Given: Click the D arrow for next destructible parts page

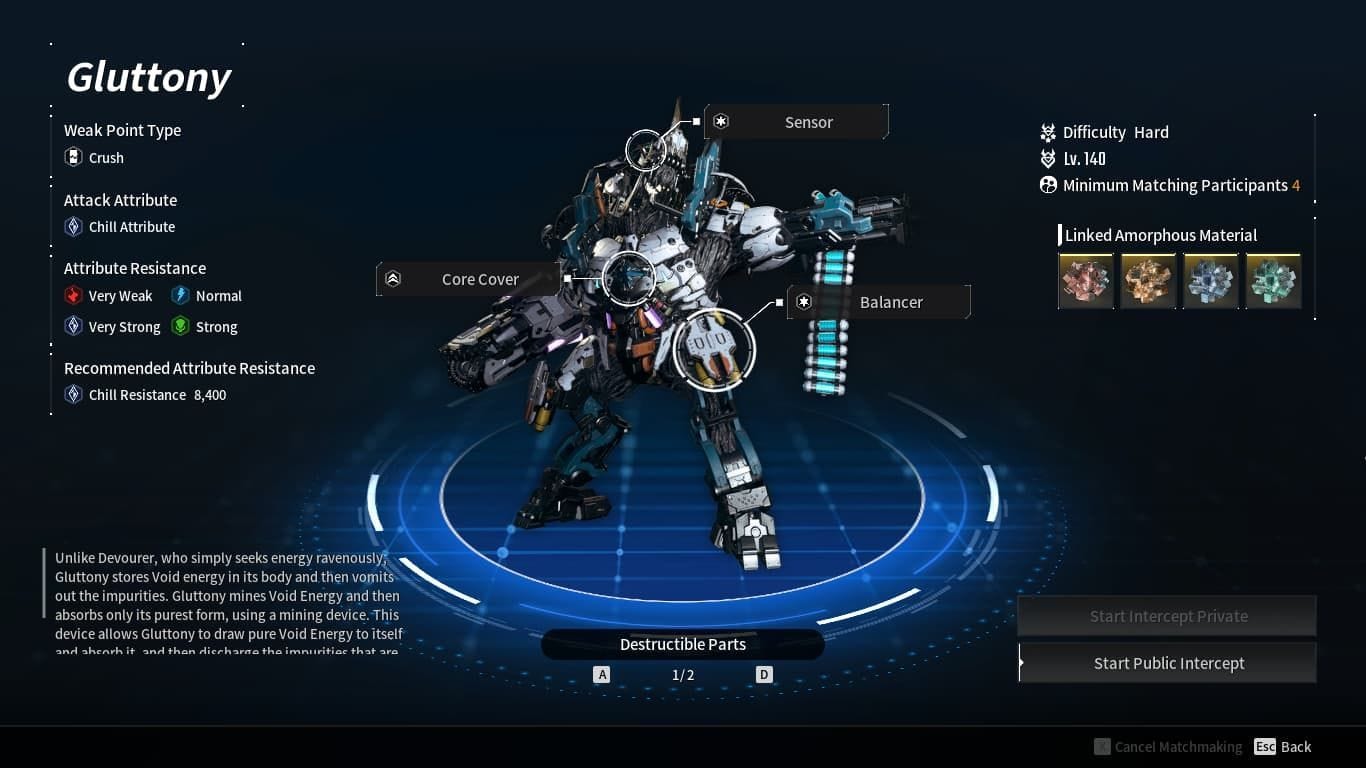Looking at the screenshot, I should tap(763, 674).
